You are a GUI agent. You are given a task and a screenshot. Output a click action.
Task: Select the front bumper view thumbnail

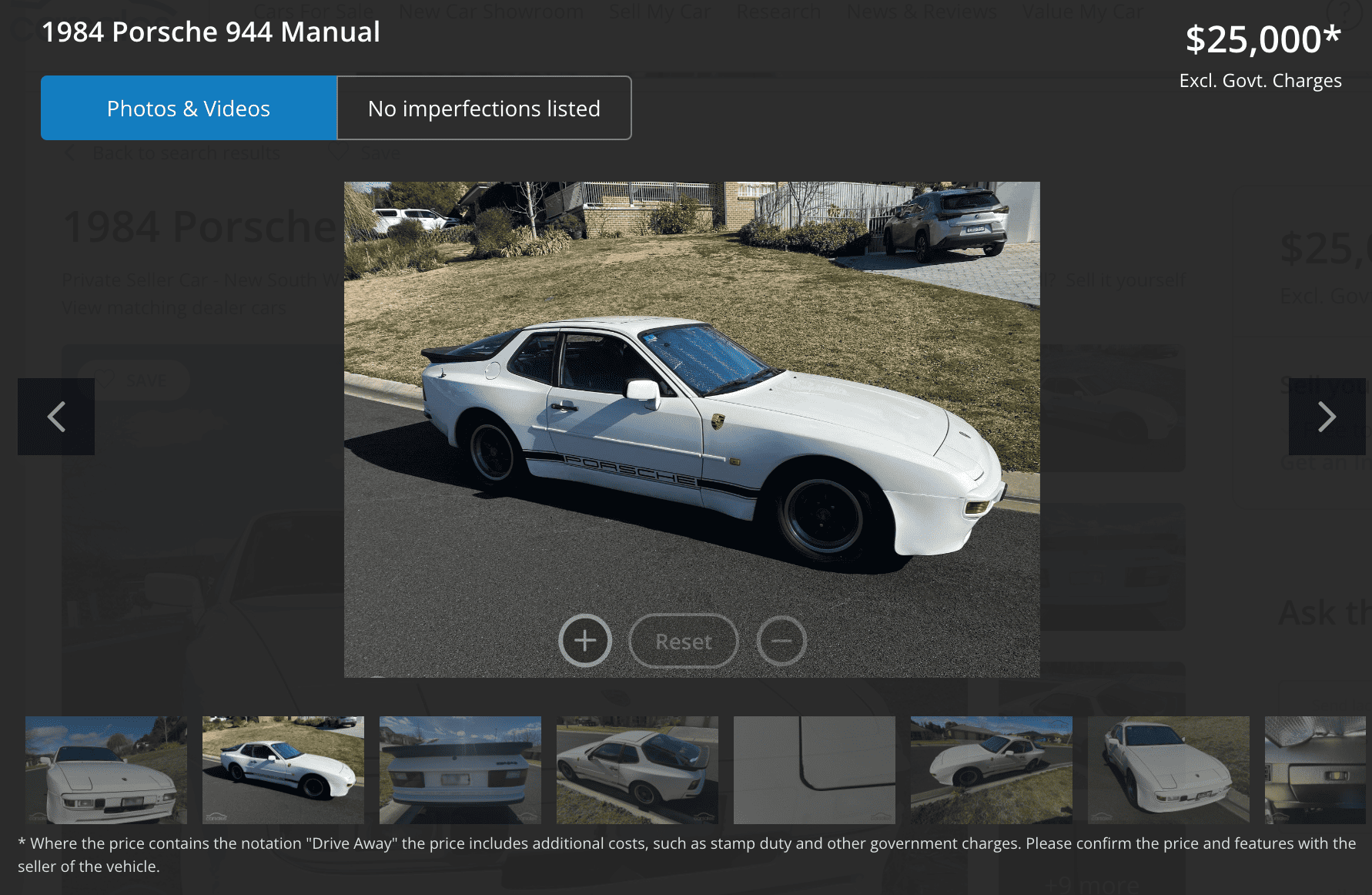(x=106, y=770)
